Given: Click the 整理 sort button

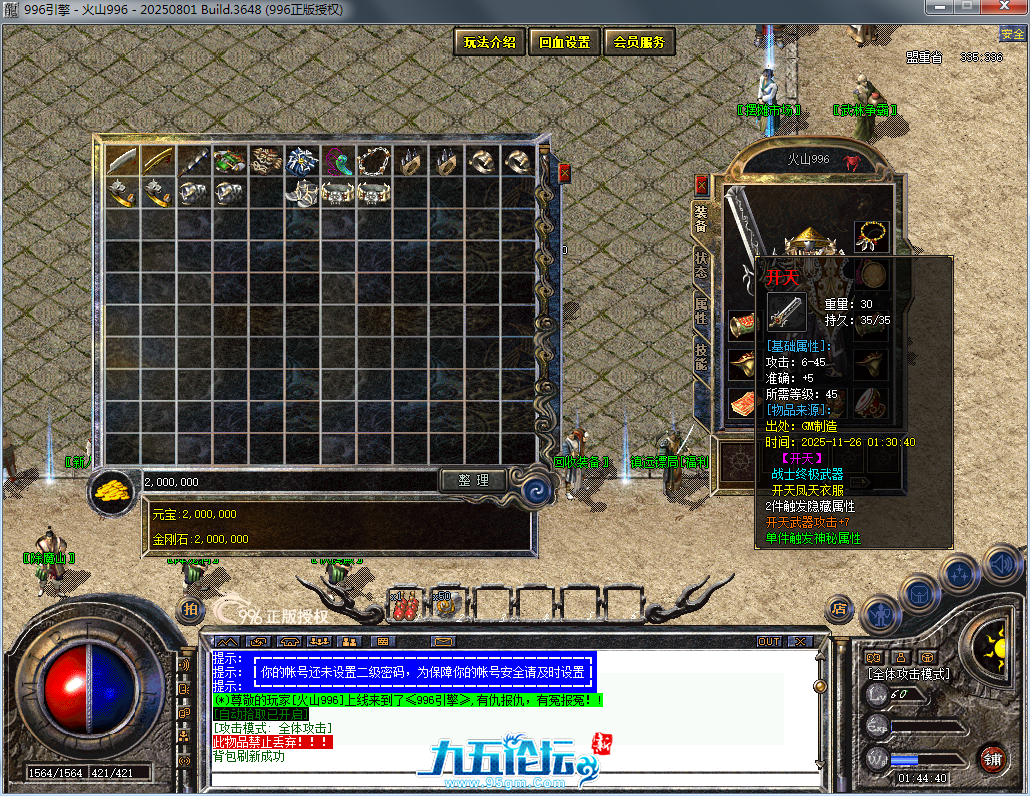Looking at the screenshot, I should point(473,481).
